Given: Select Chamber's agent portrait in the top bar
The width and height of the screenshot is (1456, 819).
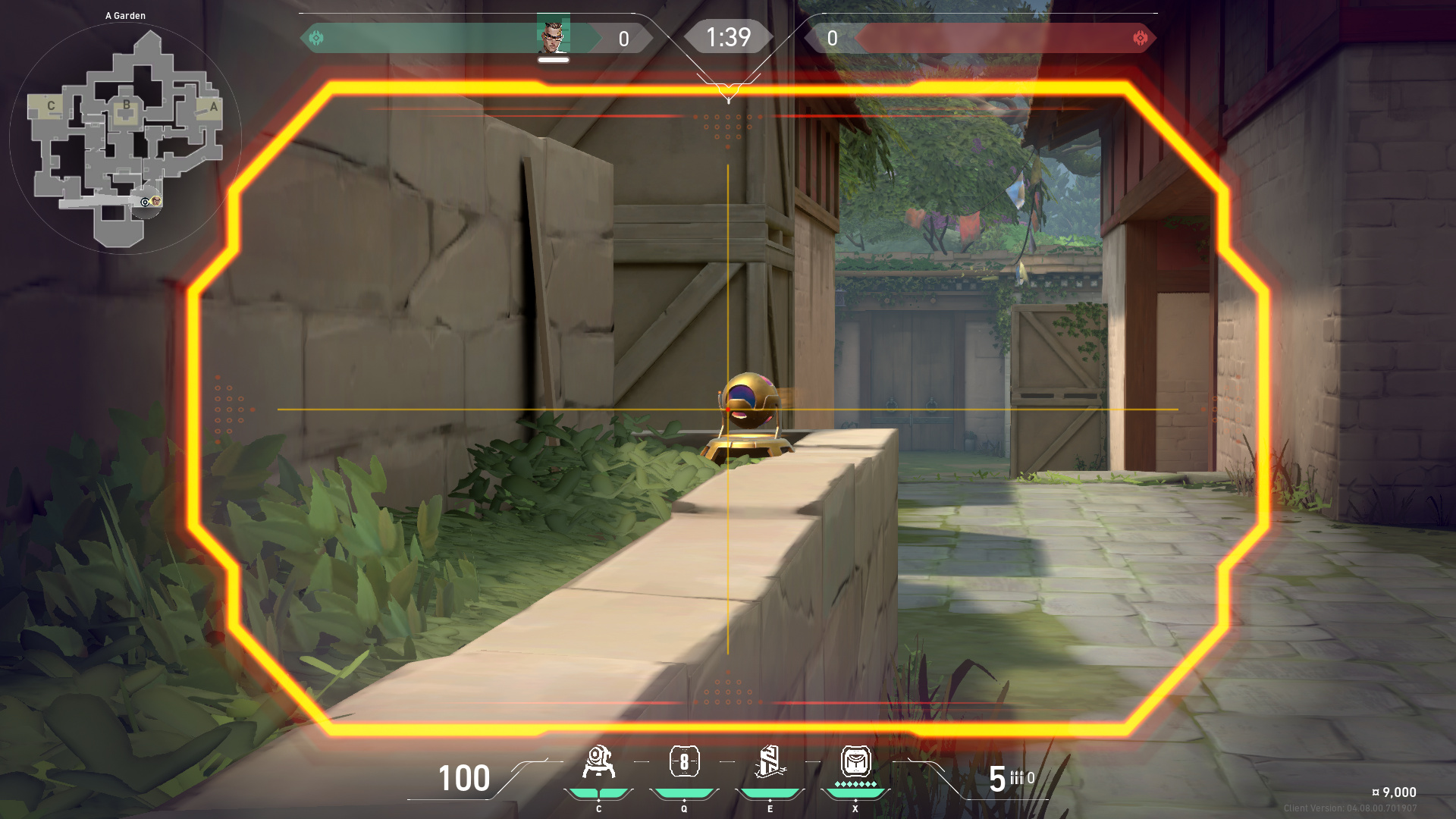Looking at the screenshot, I should [553, 35].
